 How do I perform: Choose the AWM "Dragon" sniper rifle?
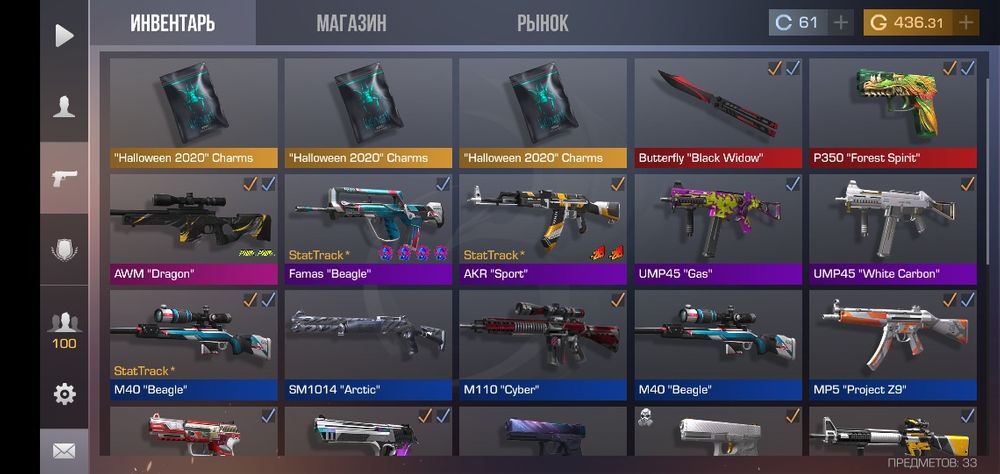(x=193, y=228)
